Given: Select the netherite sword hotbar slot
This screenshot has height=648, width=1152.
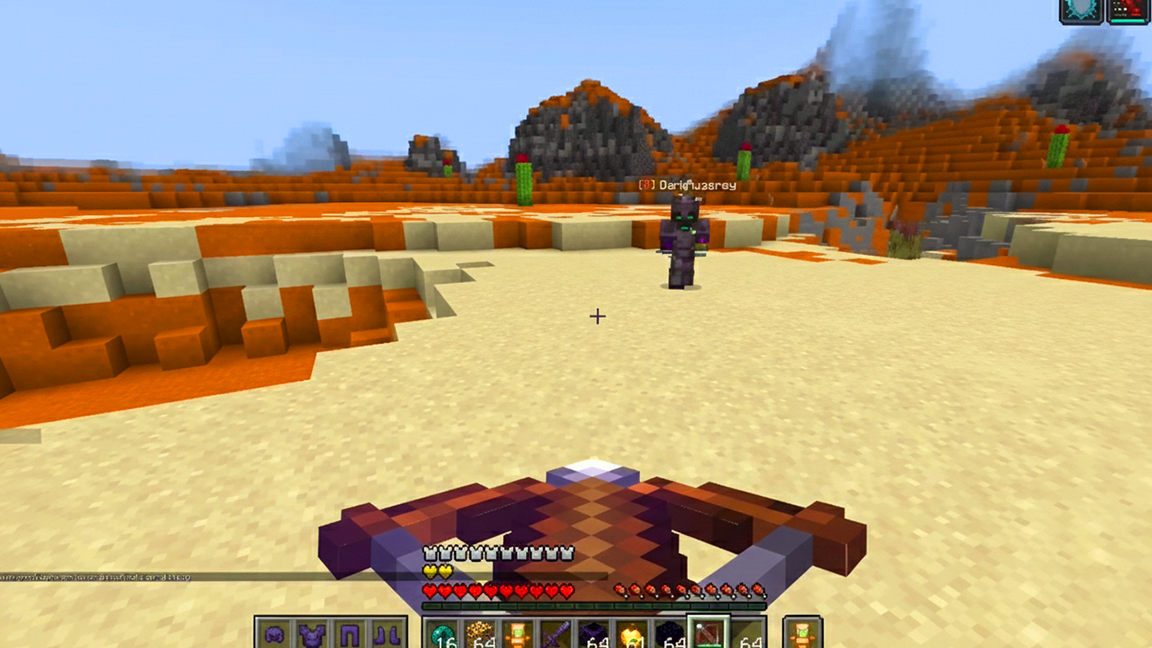Looking at the screenshot, I should (556, 634).
